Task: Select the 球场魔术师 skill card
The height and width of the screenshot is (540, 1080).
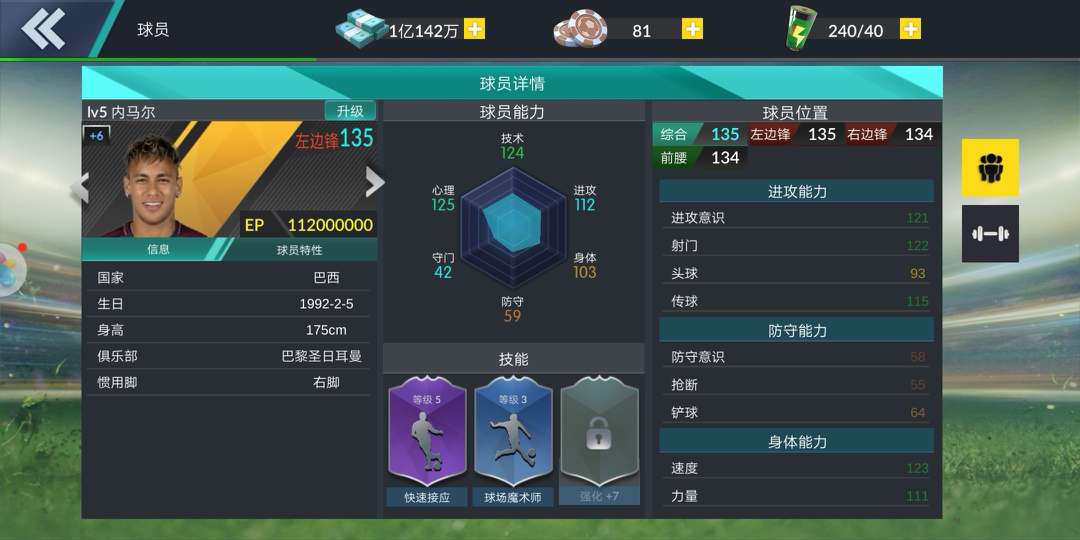Action: pyautogui.click(x=513, y=440)
